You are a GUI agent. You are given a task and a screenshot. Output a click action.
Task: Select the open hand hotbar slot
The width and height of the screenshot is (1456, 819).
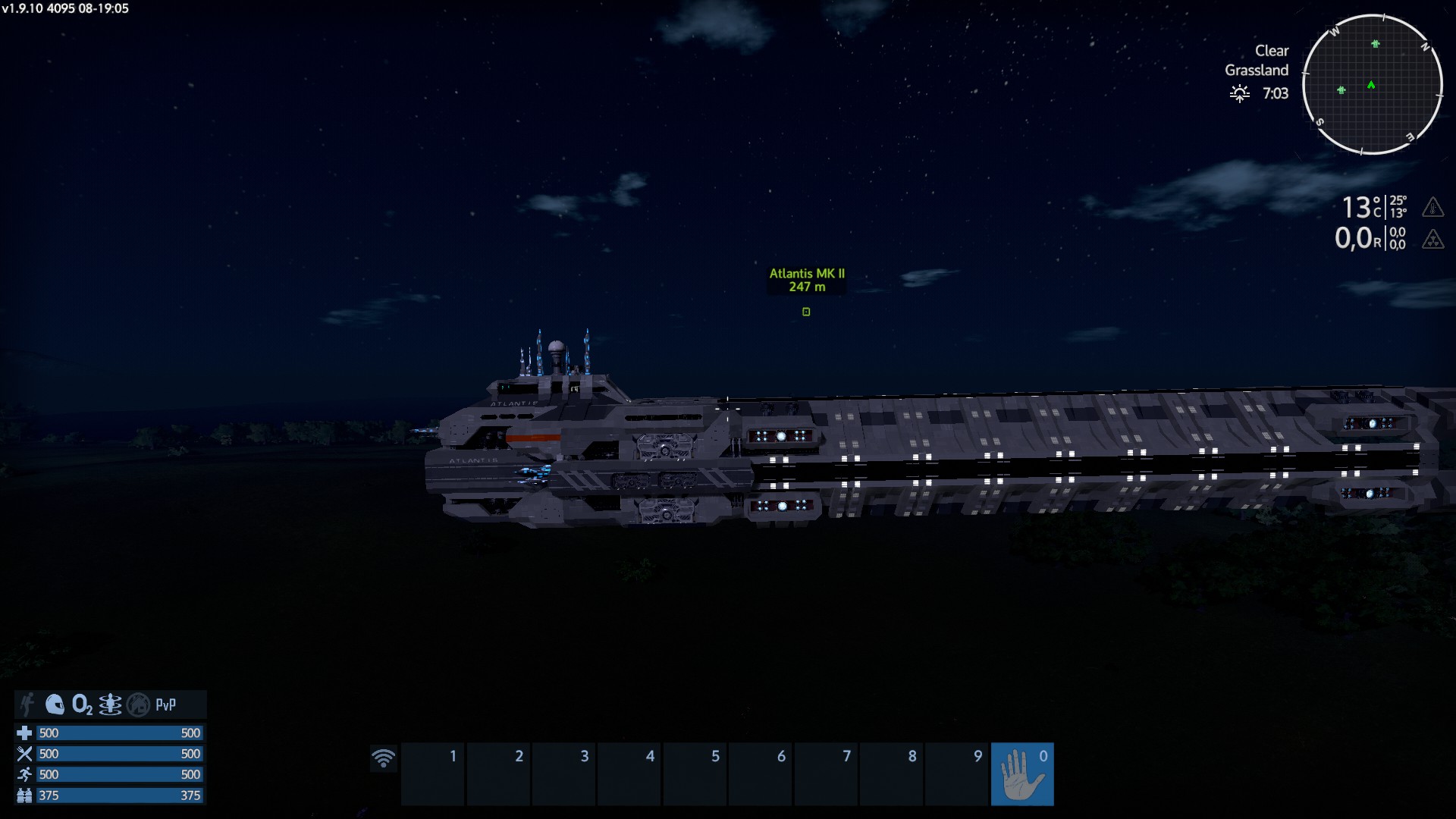pyautogui.click(x=1021, y=773)
